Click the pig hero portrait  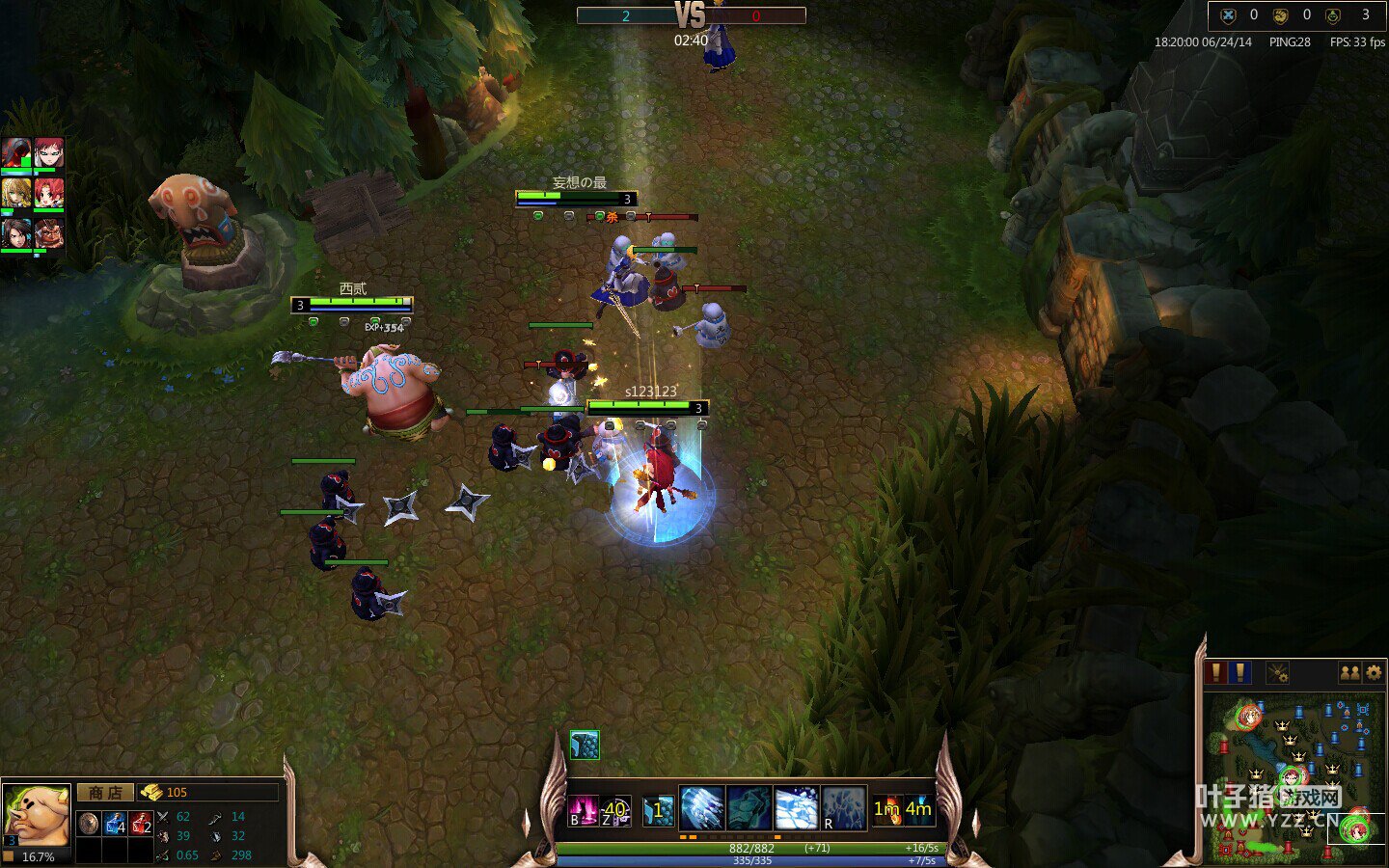click(x=36, y=815)
